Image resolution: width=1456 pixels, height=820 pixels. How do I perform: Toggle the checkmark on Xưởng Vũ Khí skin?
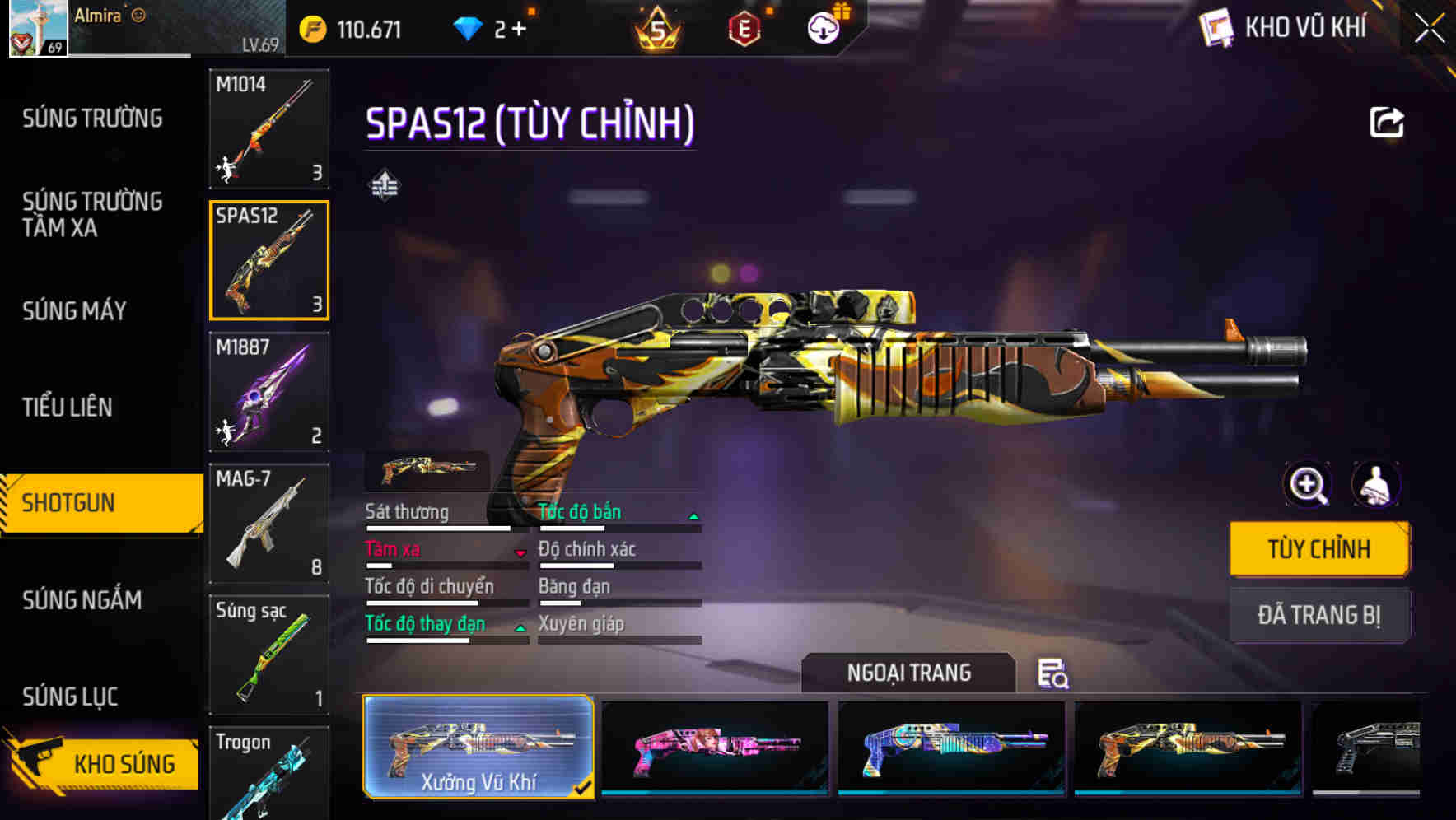(584, 787)
